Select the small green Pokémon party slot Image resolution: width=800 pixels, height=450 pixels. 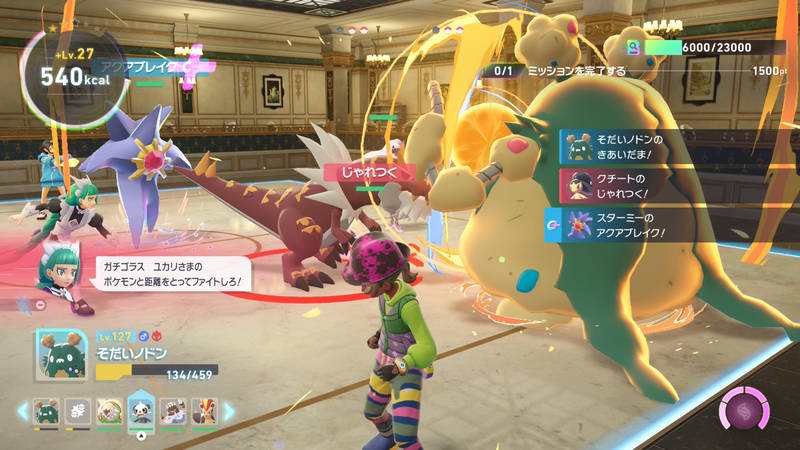pyautogui.click(x=47, y=411)
